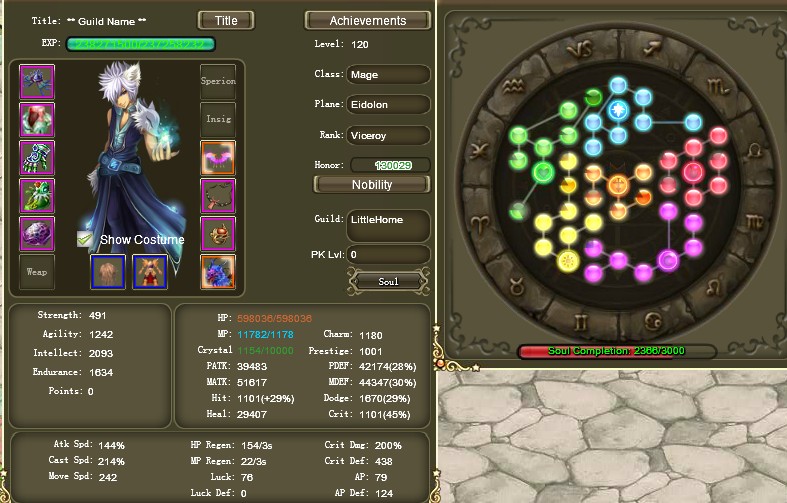The image size is (787, 503).
Task: Select the empty Weap equipment slot
Action: tap(37, 271)
